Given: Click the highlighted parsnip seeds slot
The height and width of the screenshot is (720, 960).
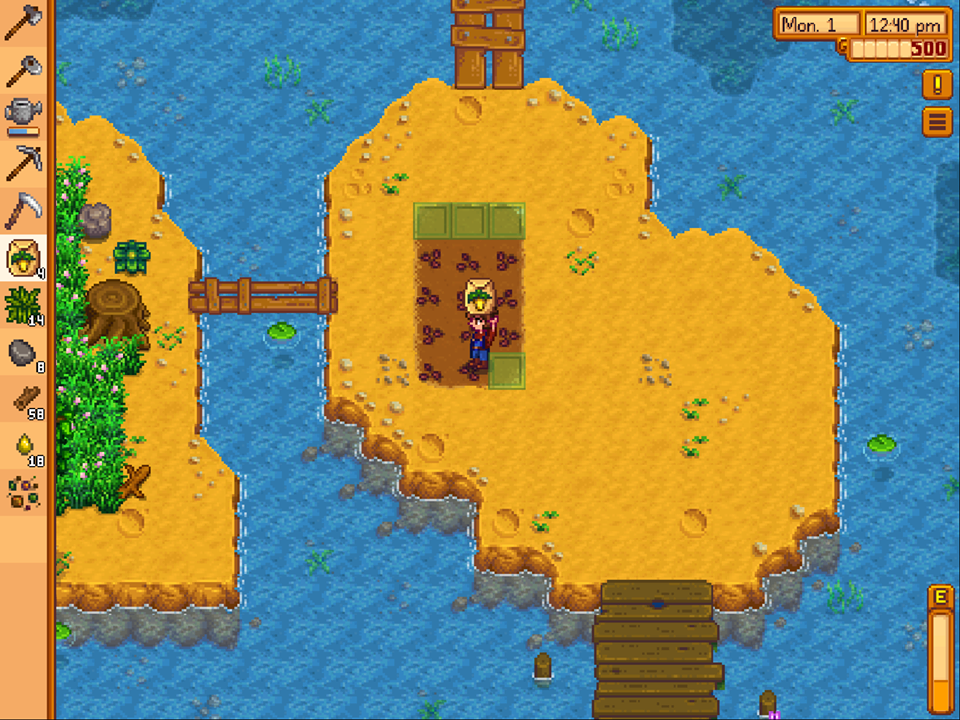Looking at the screenshot, I should [x=23, y=258].
